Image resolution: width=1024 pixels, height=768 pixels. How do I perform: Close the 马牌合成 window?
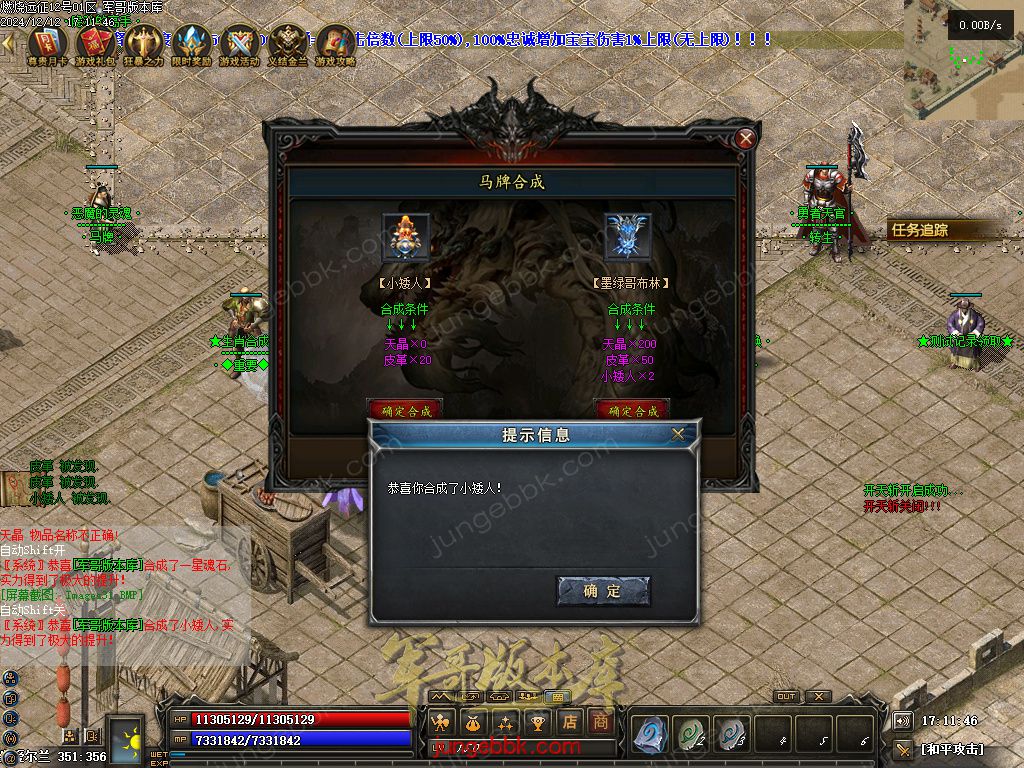(745, 140)
